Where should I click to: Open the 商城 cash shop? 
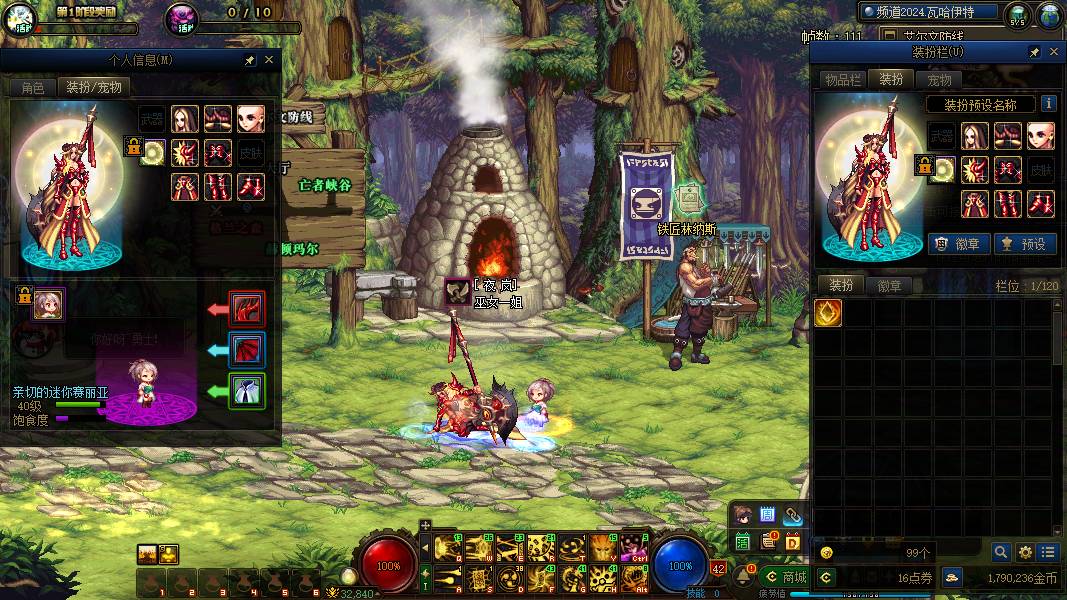(785, 577)
